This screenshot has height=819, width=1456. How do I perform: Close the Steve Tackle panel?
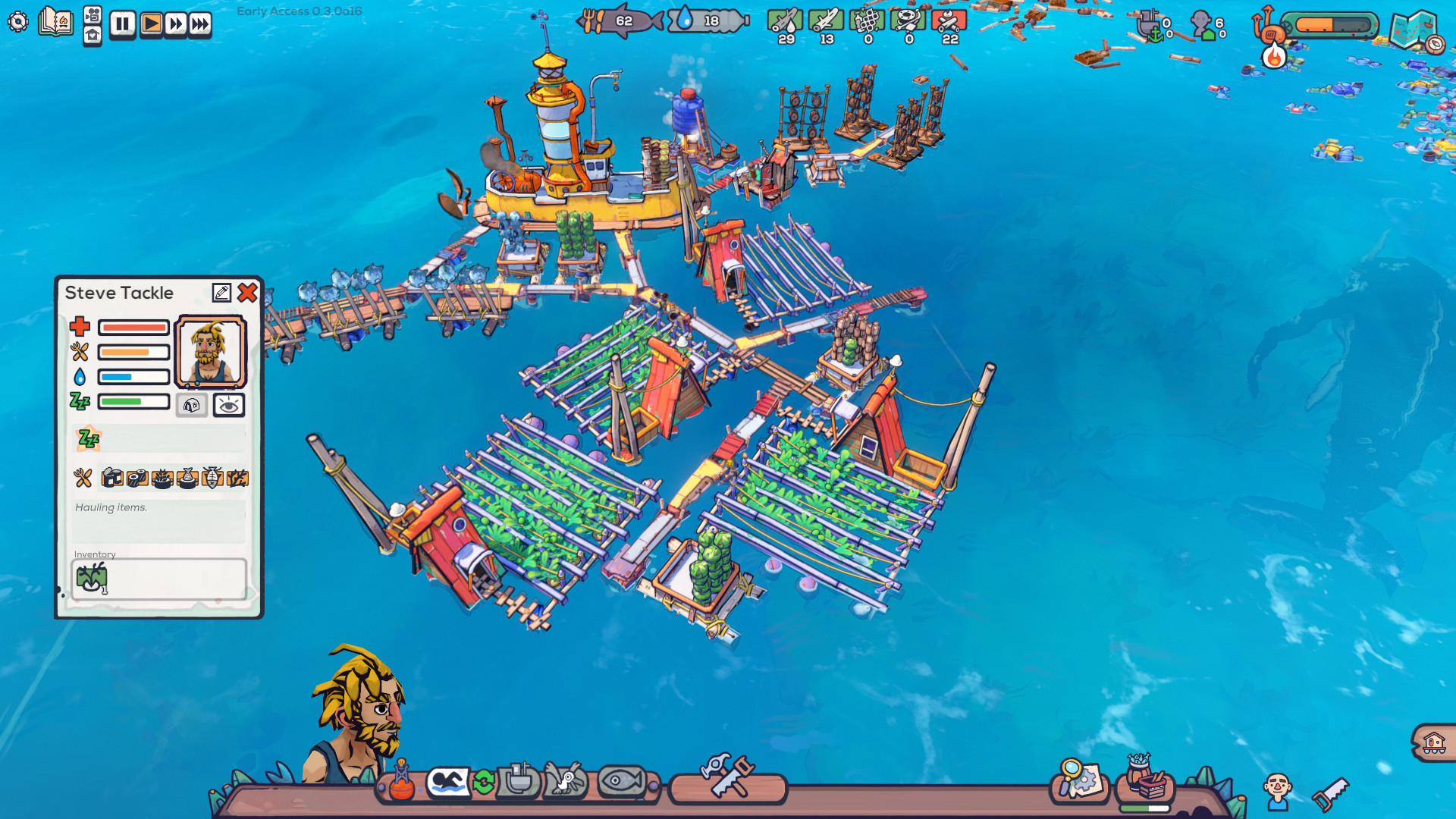247,293
